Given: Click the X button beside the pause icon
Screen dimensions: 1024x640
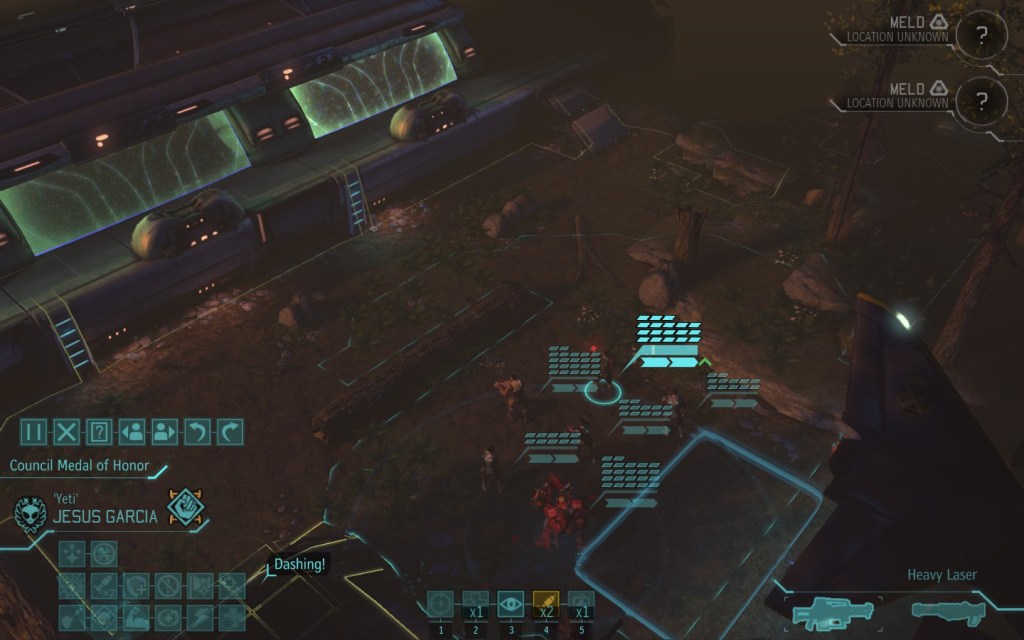Looking at the screenshot, I should [x=66, y=432].
